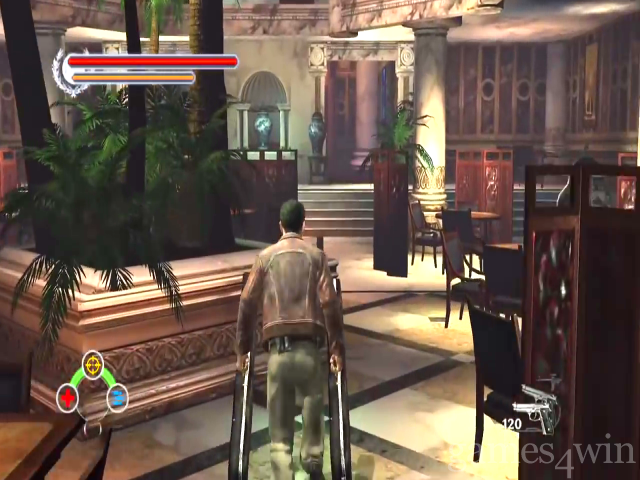The image size is (640, 480).
Task: Choose the blue striped ability icon
Action: pos(117,399)
